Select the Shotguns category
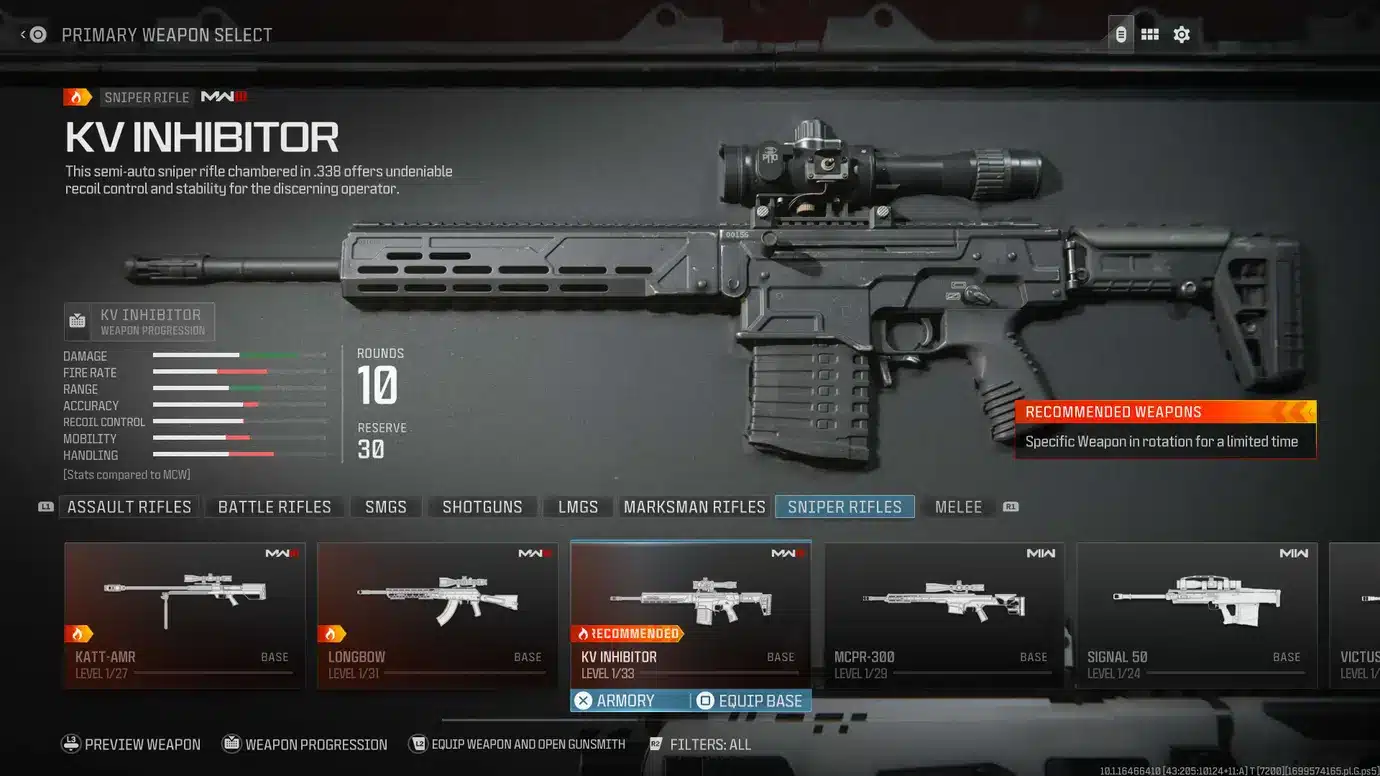 tap(483, 506)
